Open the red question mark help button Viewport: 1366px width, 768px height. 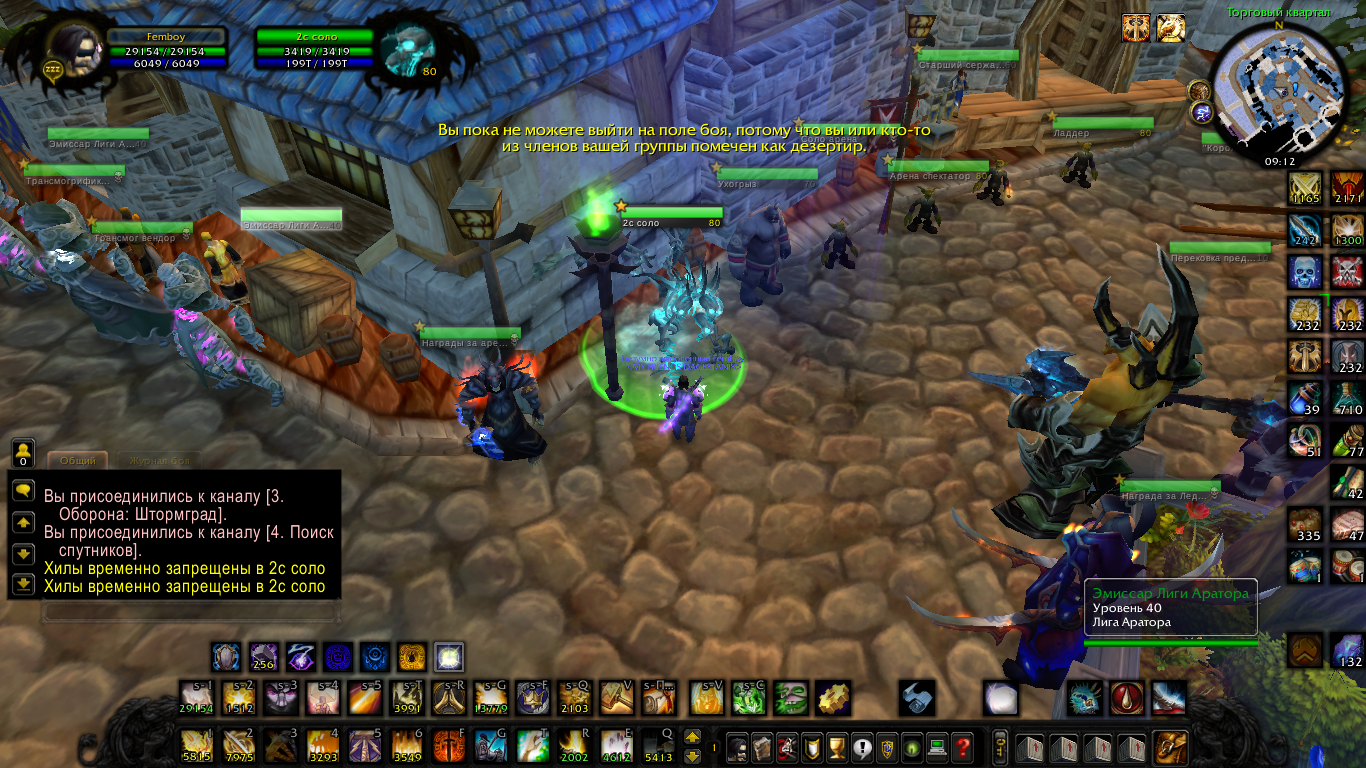(x=962, y=746)
